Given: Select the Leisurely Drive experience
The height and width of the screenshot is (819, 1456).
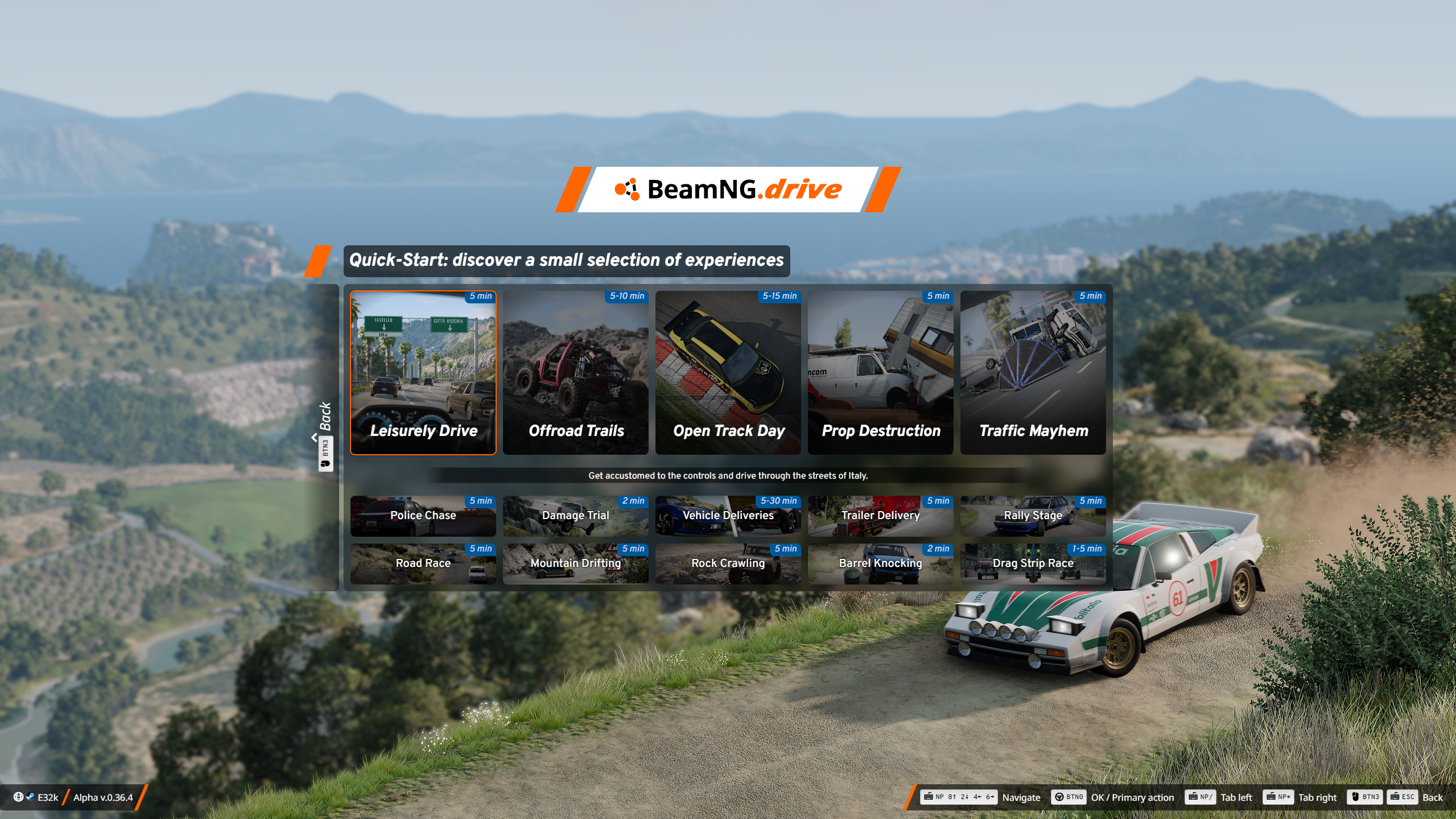Looking at the screenshot, I should point(423,373).
